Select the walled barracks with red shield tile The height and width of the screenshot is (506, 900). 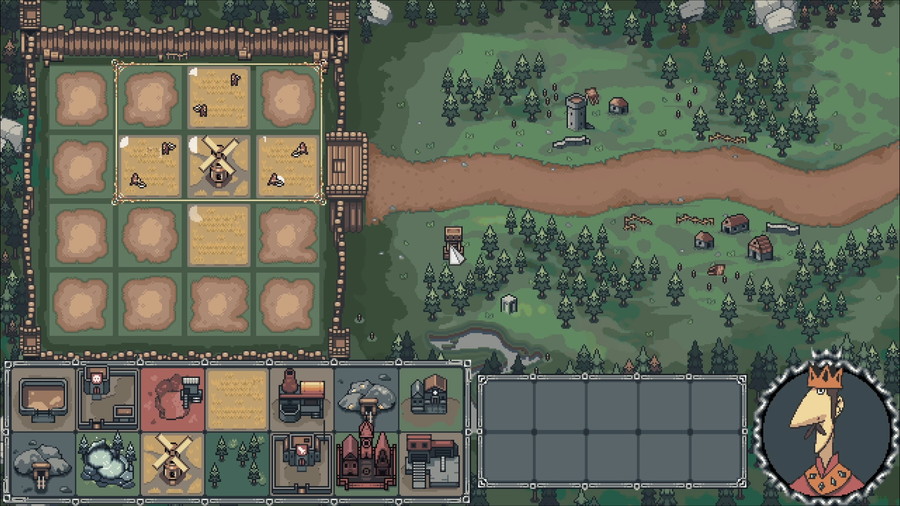302,462
